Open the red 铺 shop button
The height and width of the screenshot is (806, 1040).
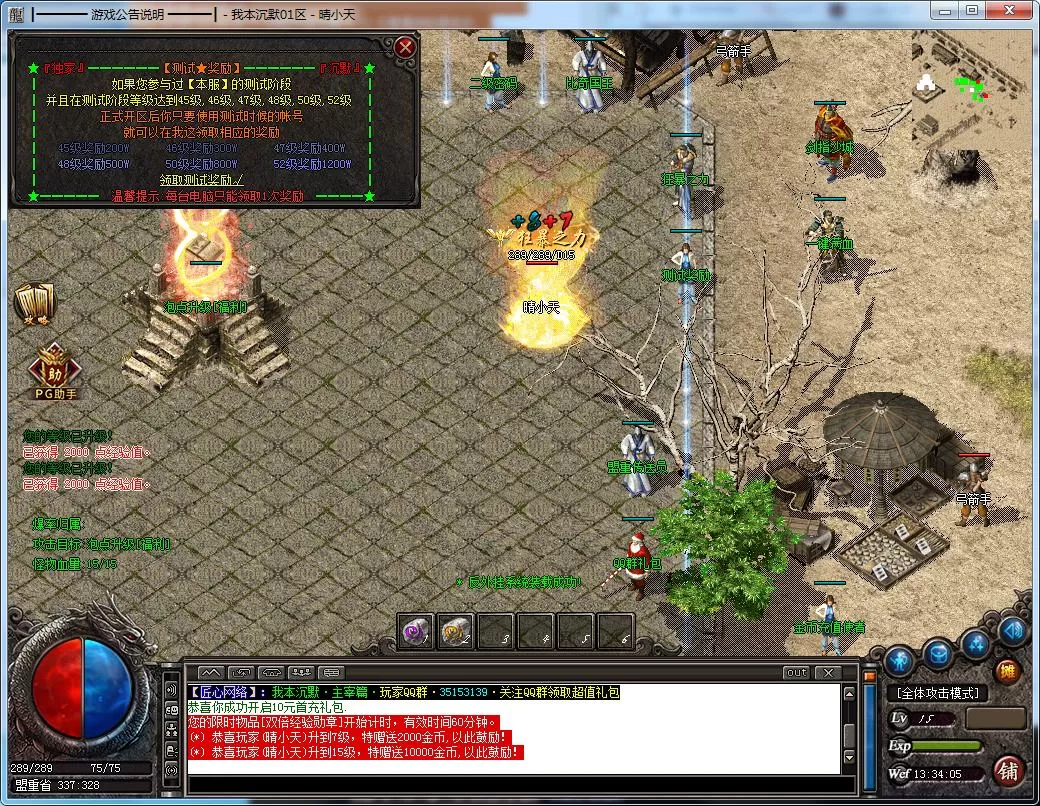(x=1008, y=771)
